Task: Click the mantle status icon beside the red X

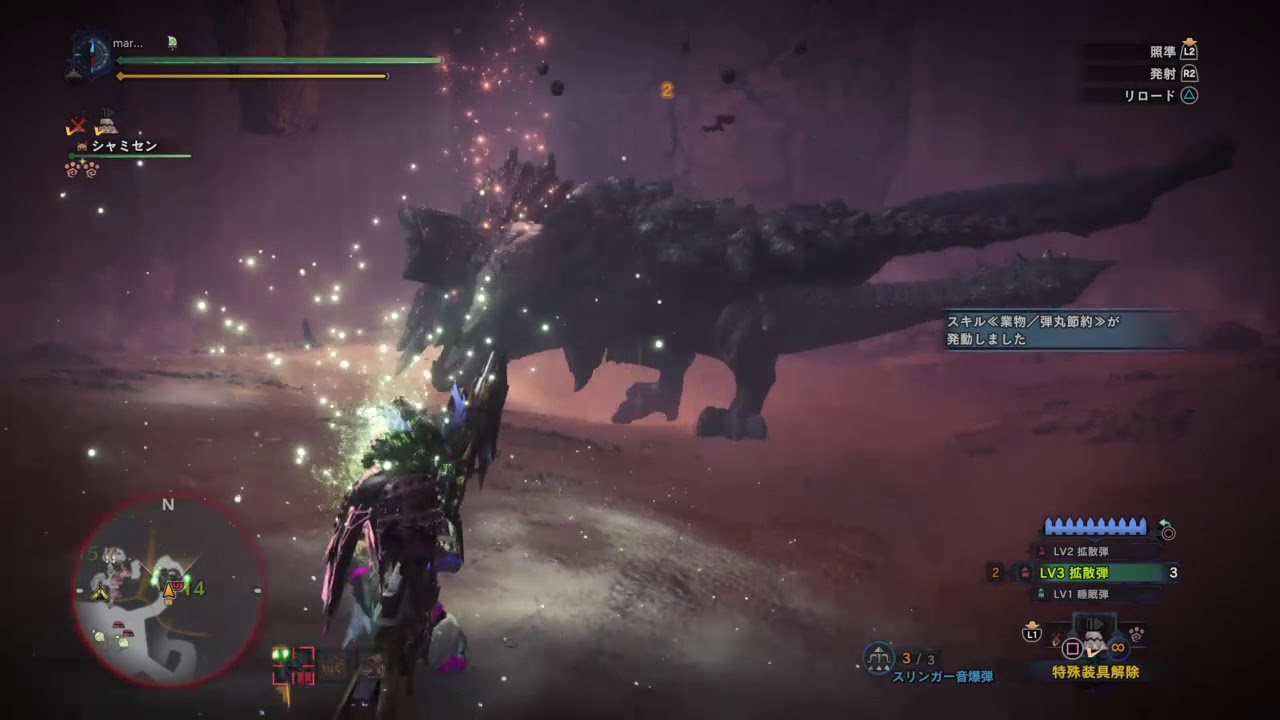Action: 106,124
